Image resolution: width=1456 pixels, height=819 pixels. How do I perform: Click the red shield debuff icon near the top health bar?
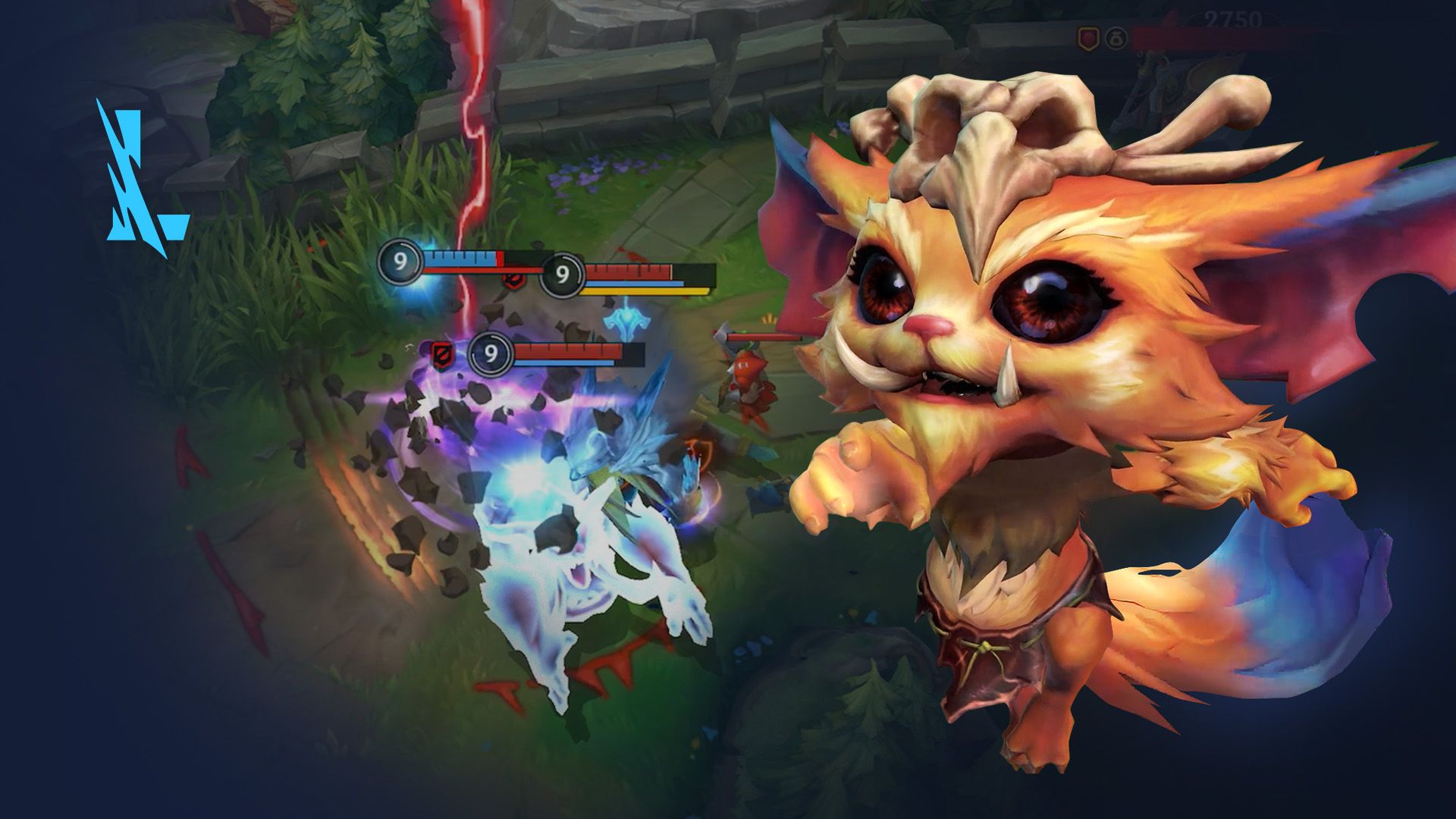click(513, 280)
